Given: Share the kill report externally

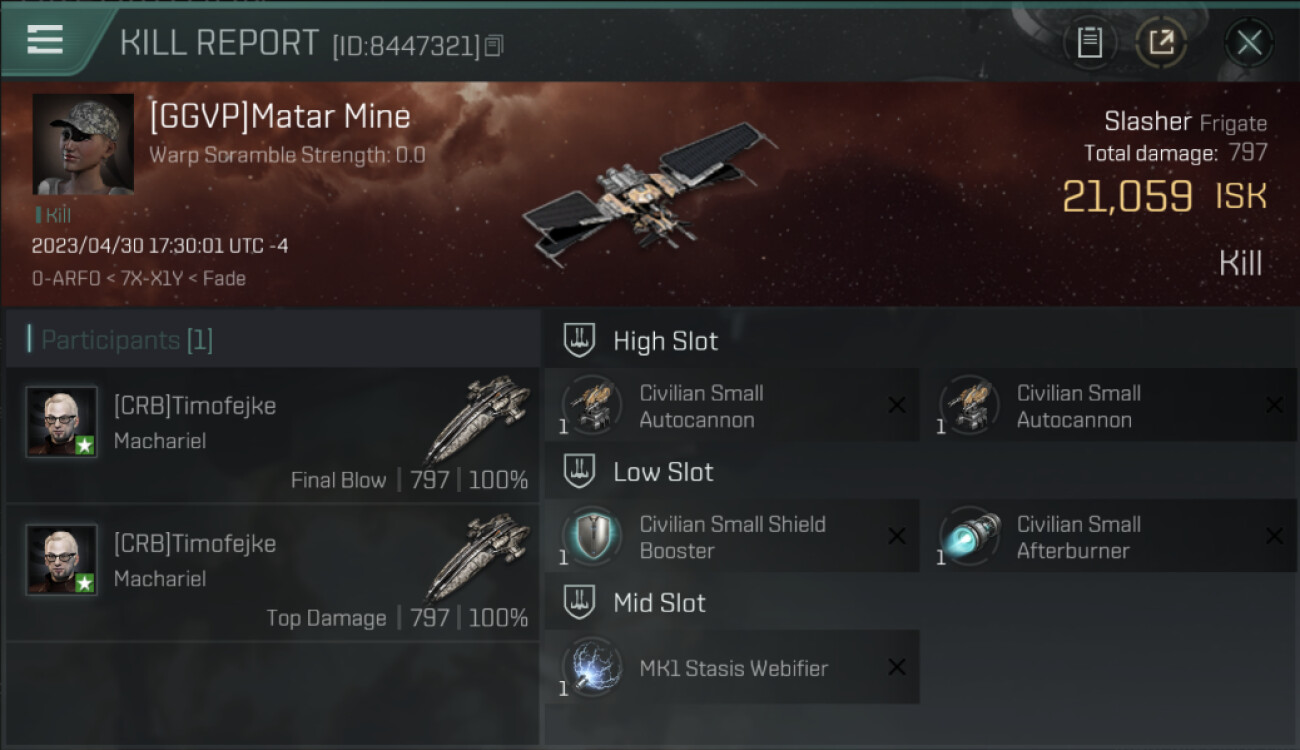Looking at the screenshot, I should [1161, 42].
